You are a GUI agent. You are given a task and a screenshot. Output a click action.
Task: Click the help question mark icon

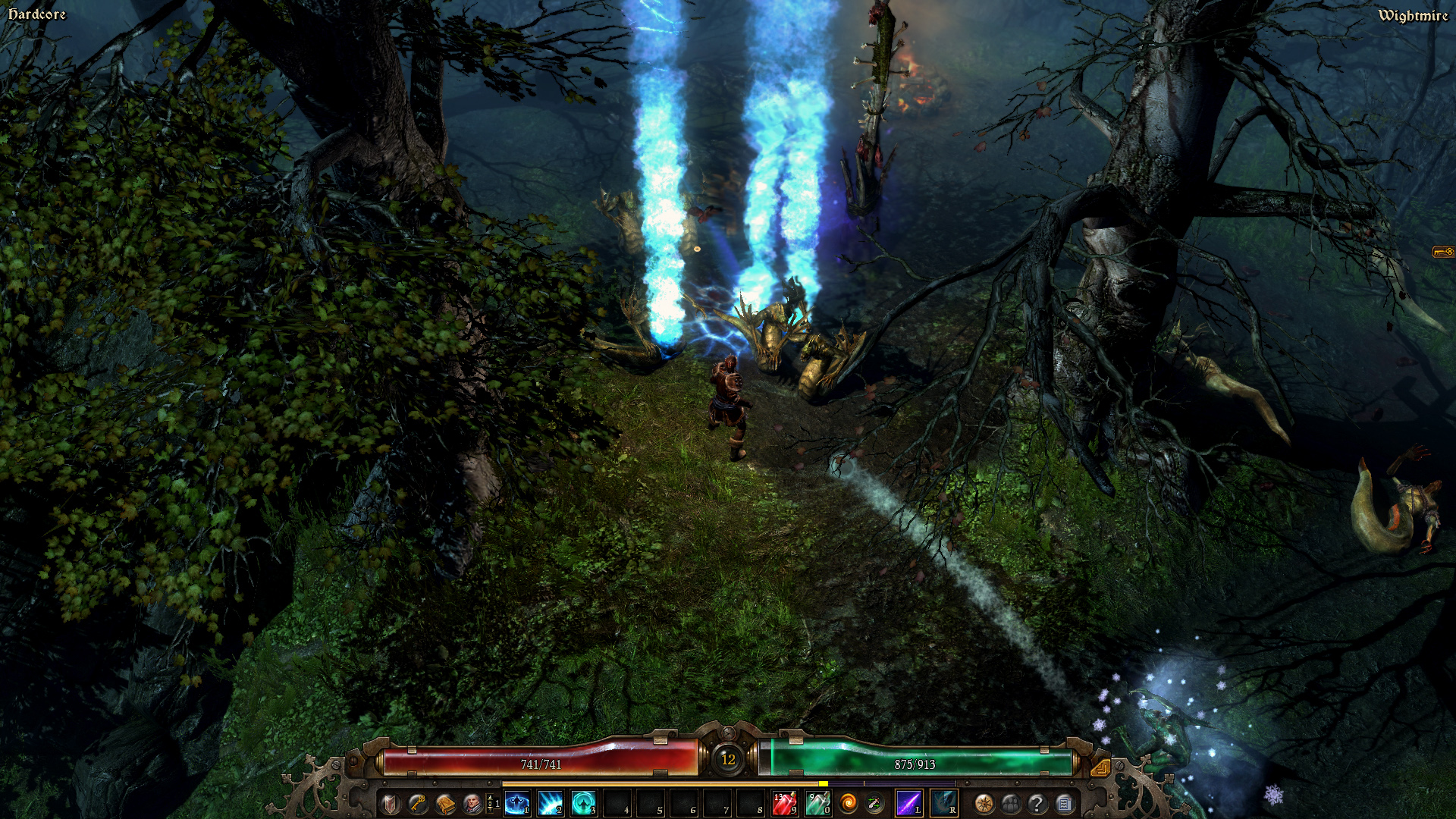tap(1037, 802)
